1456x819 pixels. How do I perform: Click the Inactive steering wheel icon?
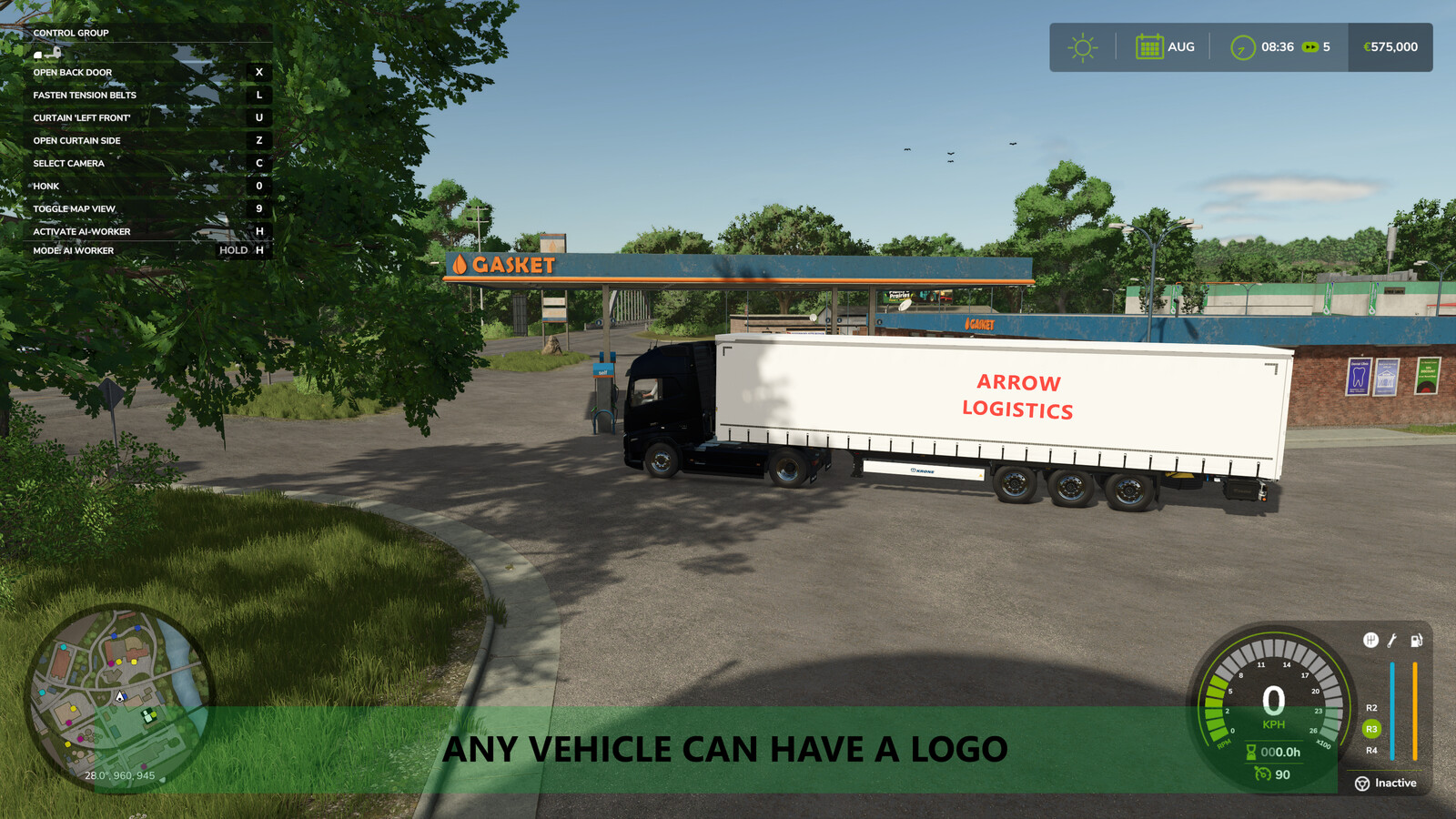coord(1362,784)
